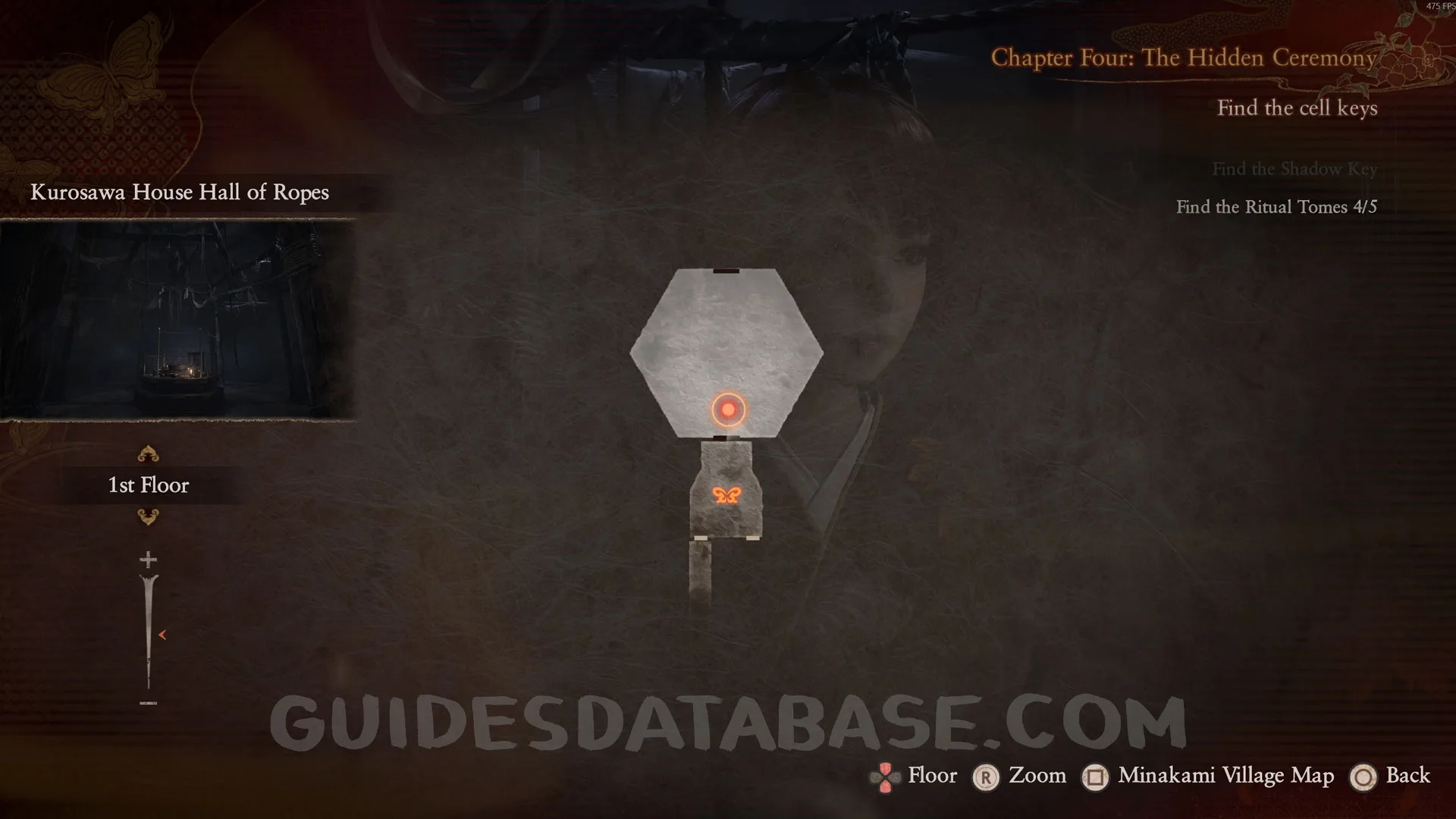Select the Find the Ritual Tomes objective
This screenshot has width=1456, height=819.
point(1276,207)
